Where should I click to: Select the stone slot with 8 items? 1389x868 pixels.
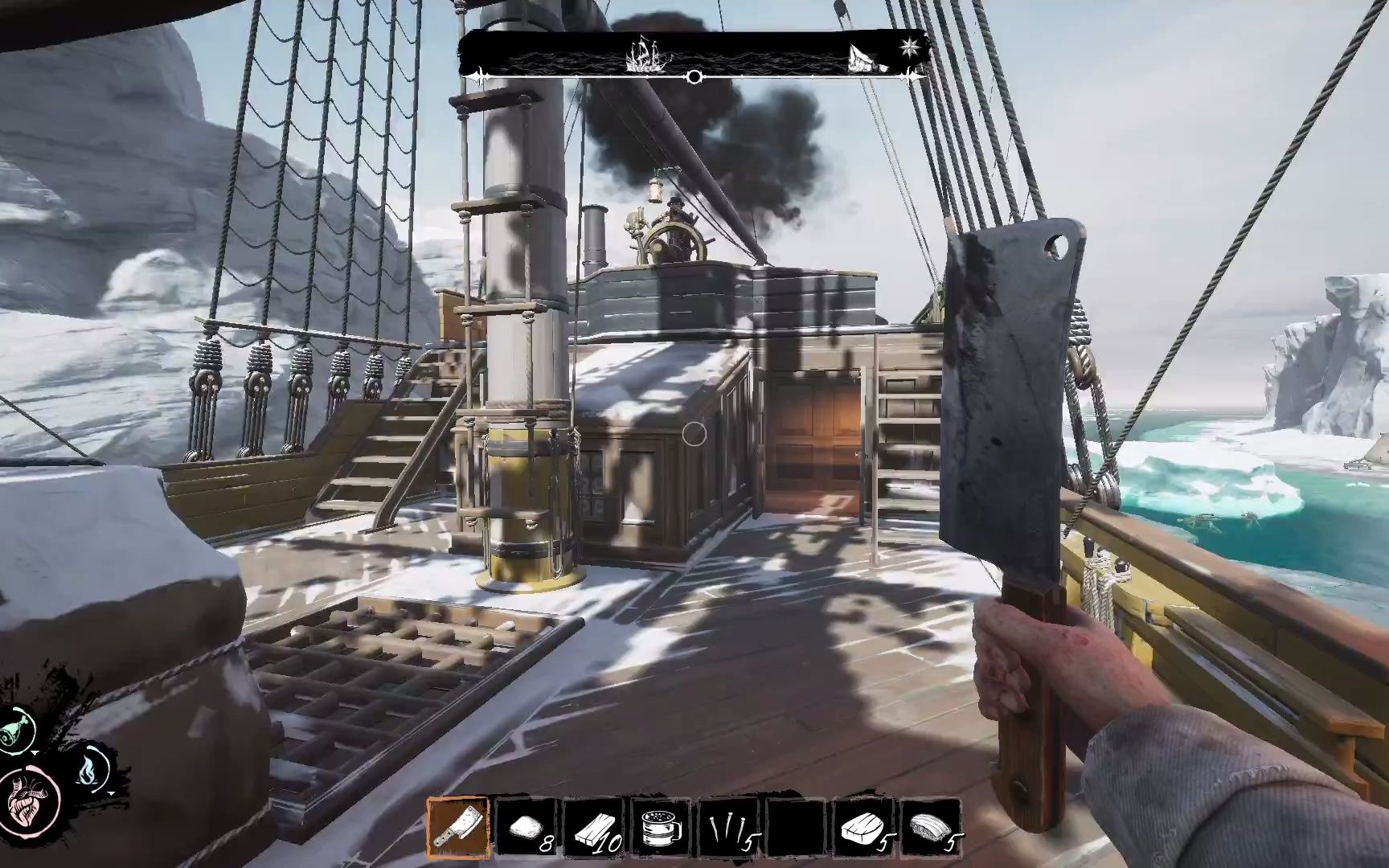point(526,827)
